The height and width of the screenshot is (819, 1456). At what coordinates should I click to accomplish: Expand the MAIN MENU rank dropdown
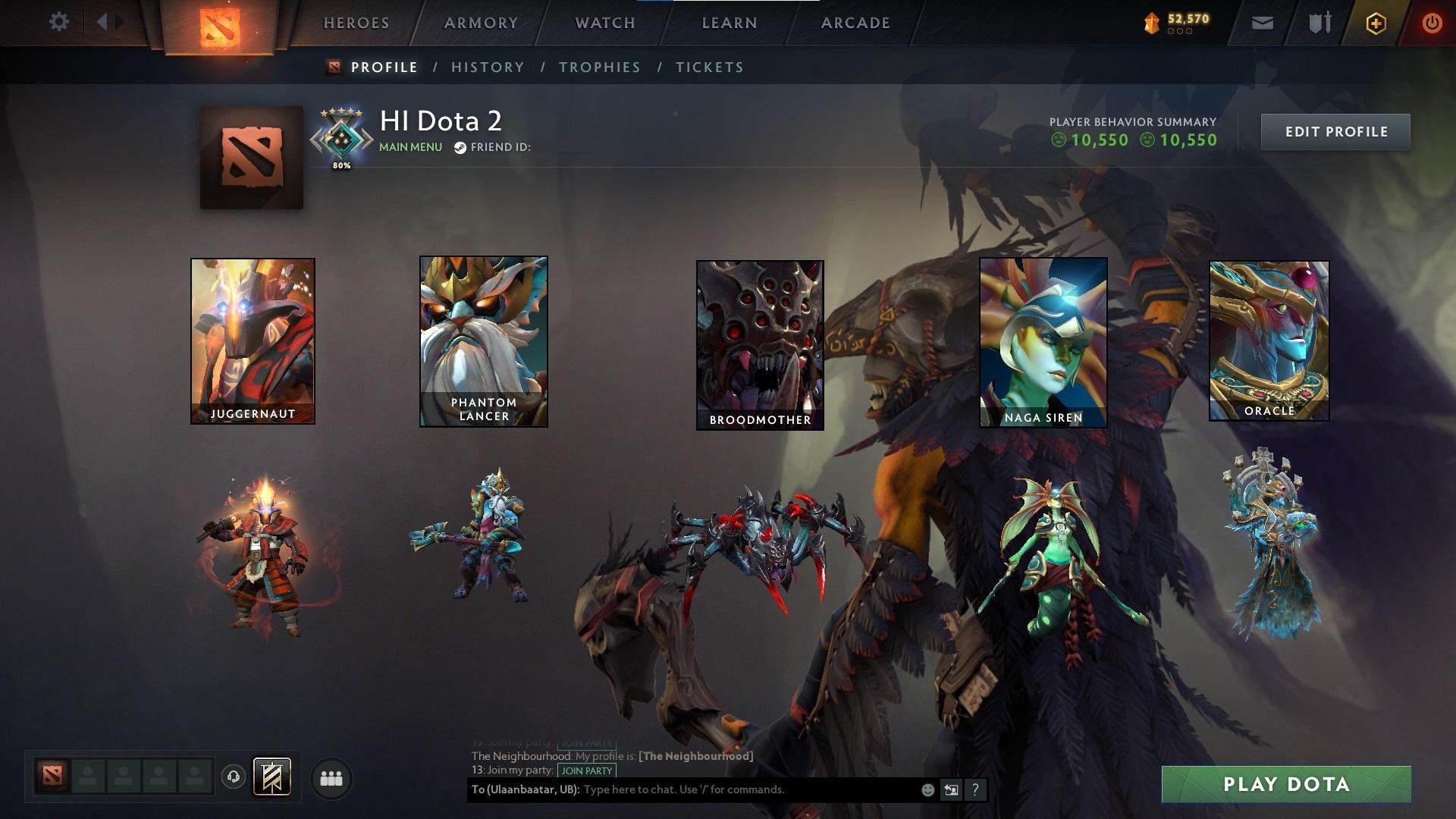point(409,147)
